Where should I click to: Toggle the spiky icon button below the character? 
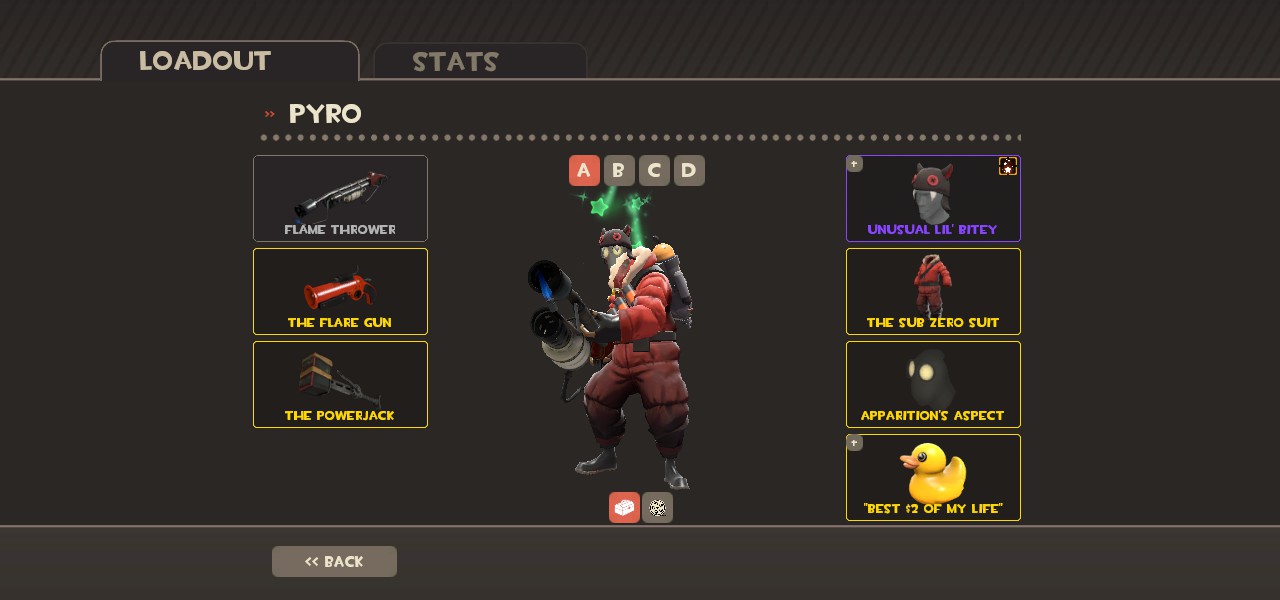pos(657,508)
